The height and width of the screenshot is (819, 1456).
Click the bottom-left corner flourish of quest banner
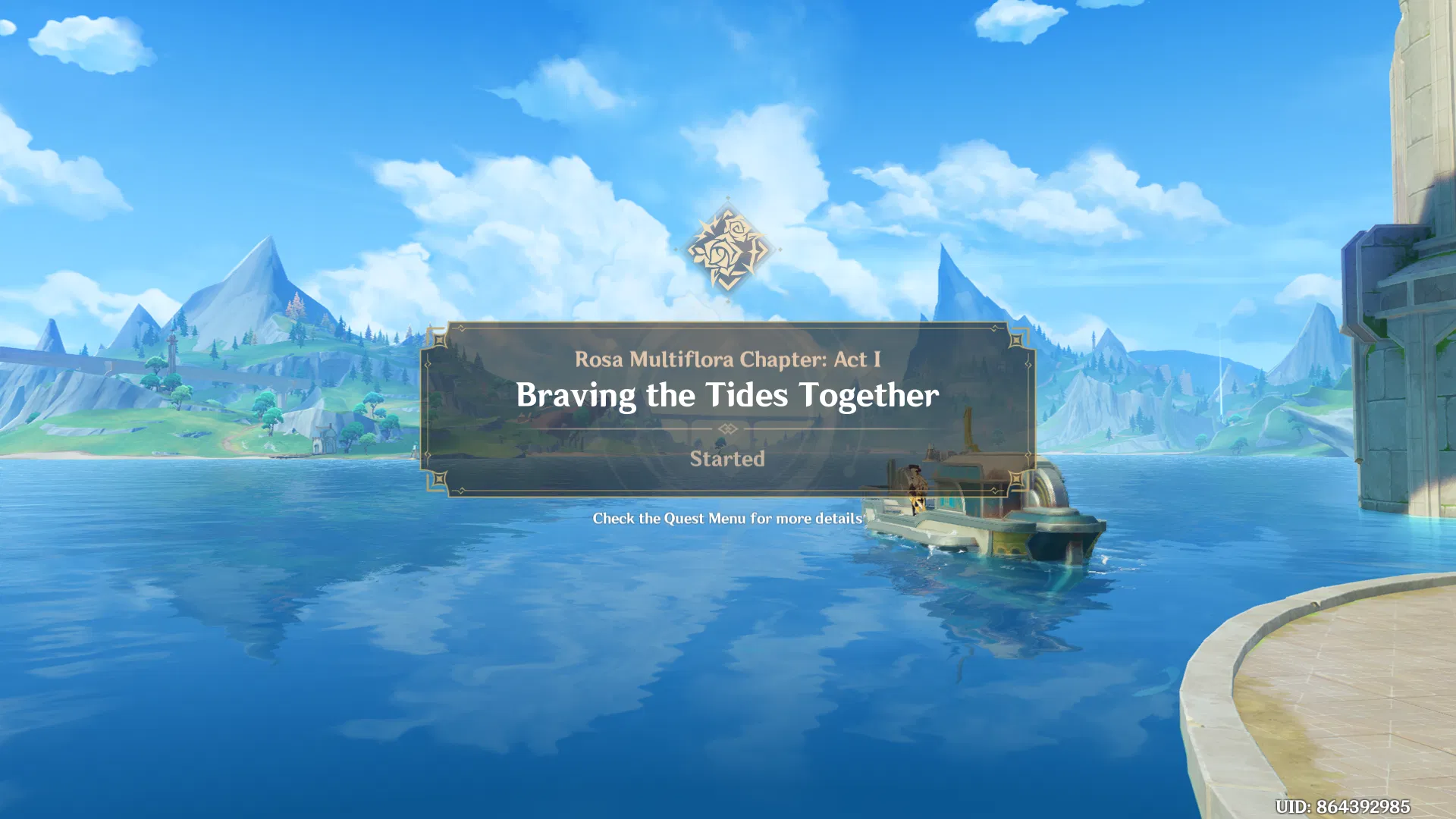point(441,480)
